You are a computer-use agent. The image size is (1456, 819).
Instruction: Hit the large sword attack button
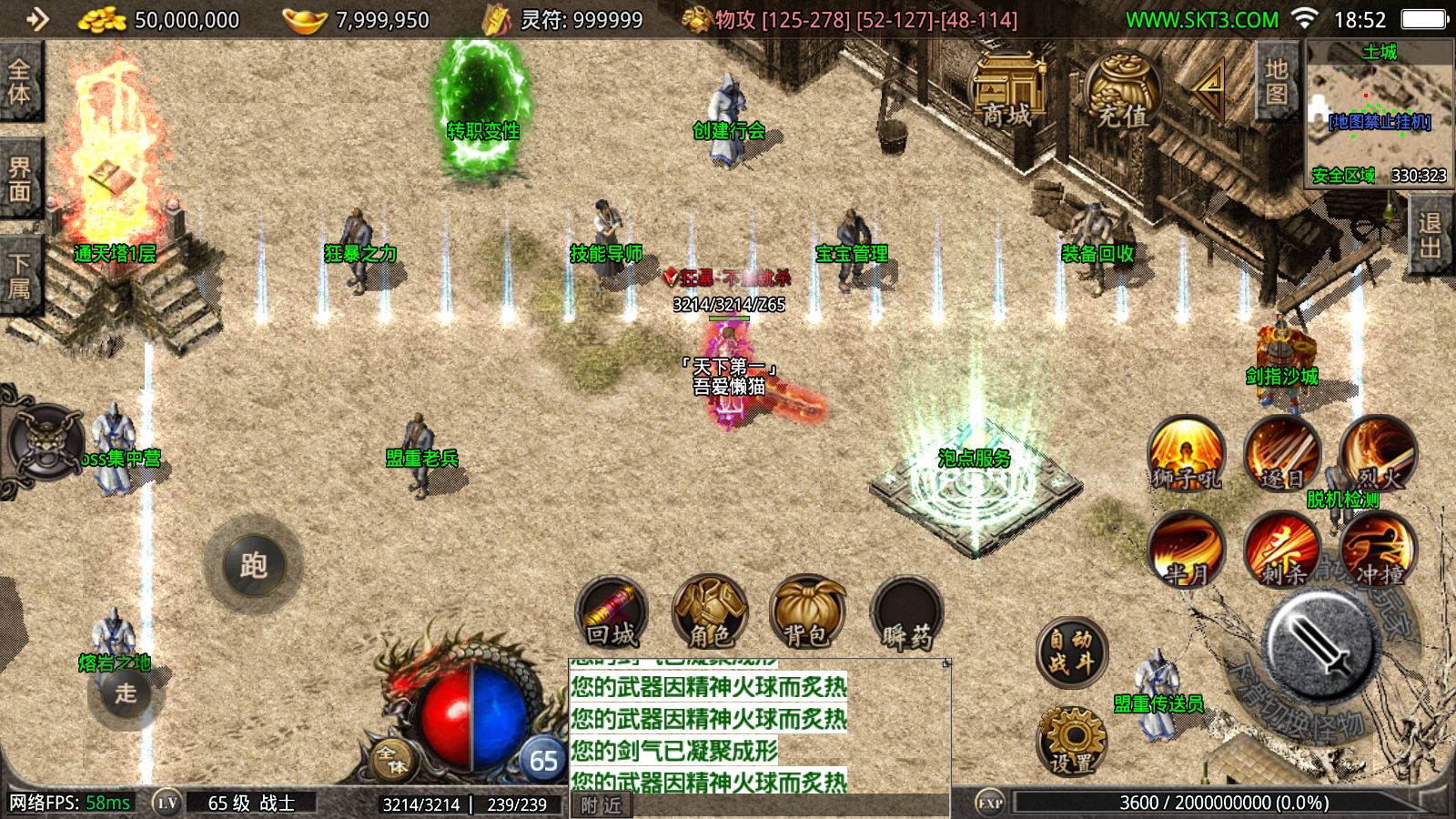(x=1319, y=642)
